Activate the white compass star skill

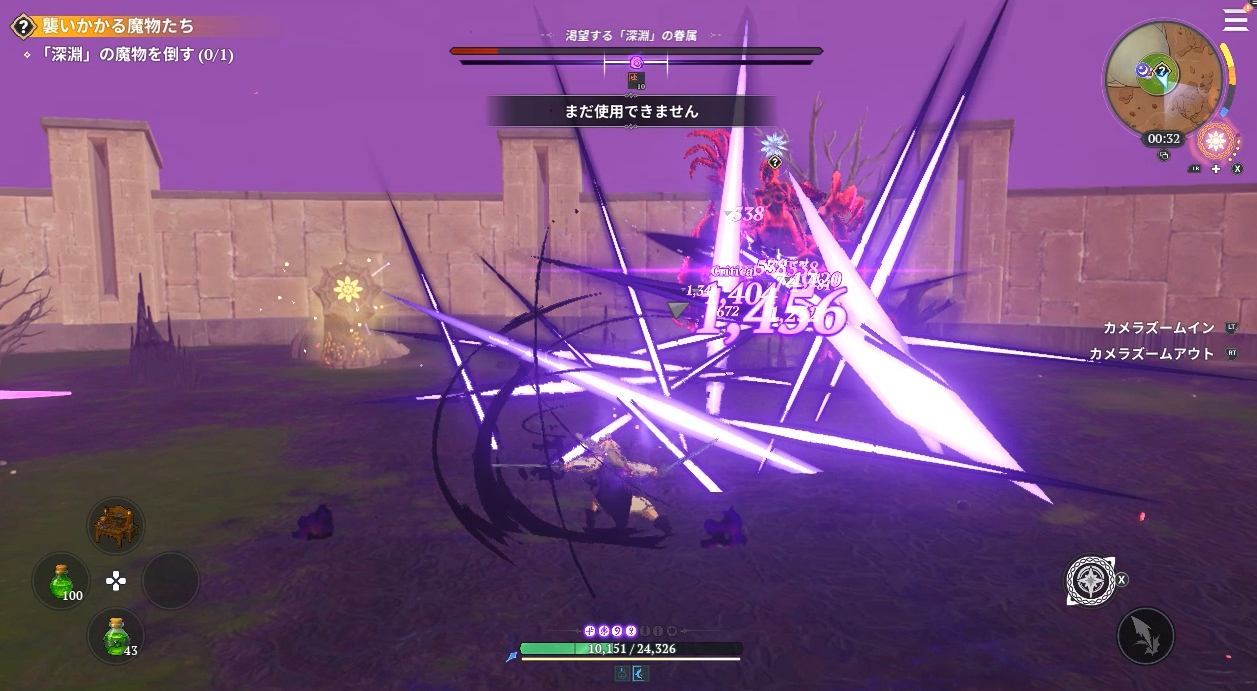point(1090,580)
